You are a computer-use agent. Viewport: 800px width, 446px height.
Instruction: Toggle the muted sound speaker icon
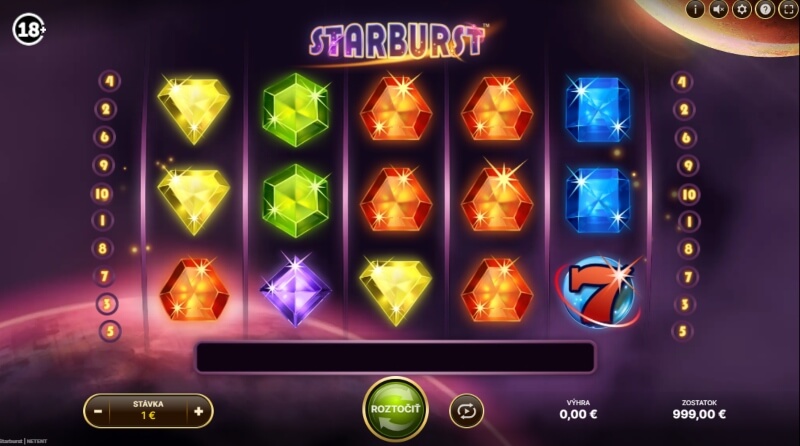click(x=719, y=9)
